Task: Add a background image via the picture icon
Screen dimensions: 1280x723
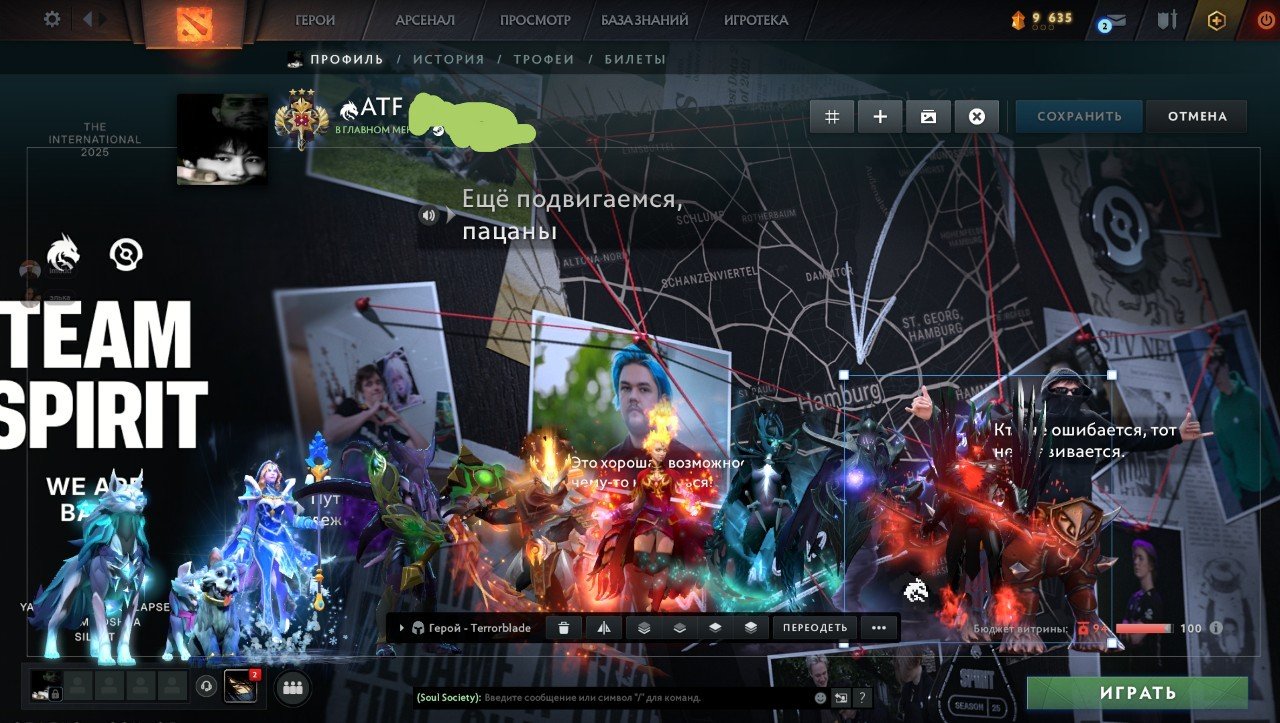Action: [x=929, y=116]
